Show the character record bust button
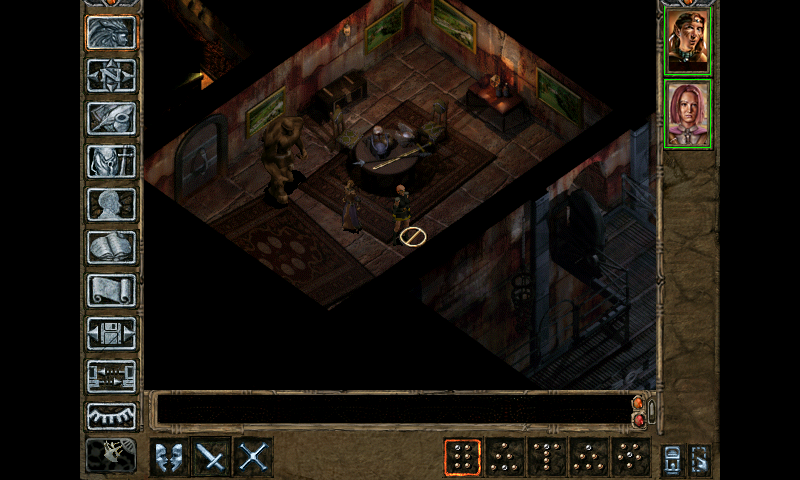Viewport: 800px width, 480px height. (111, 204)
